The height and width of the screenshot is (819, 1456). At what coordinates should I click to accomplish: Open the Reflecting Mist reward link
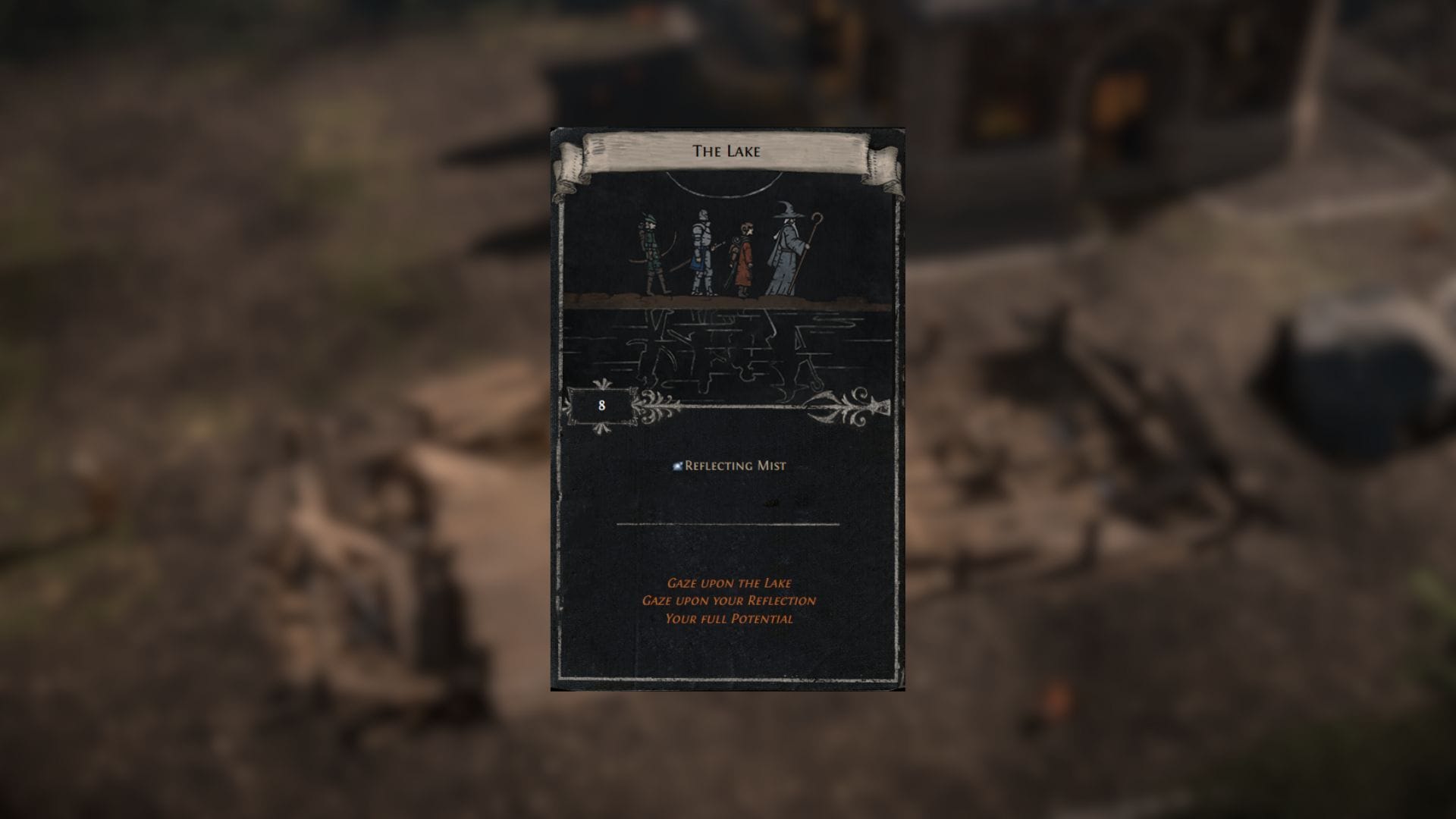click(735, 466)
